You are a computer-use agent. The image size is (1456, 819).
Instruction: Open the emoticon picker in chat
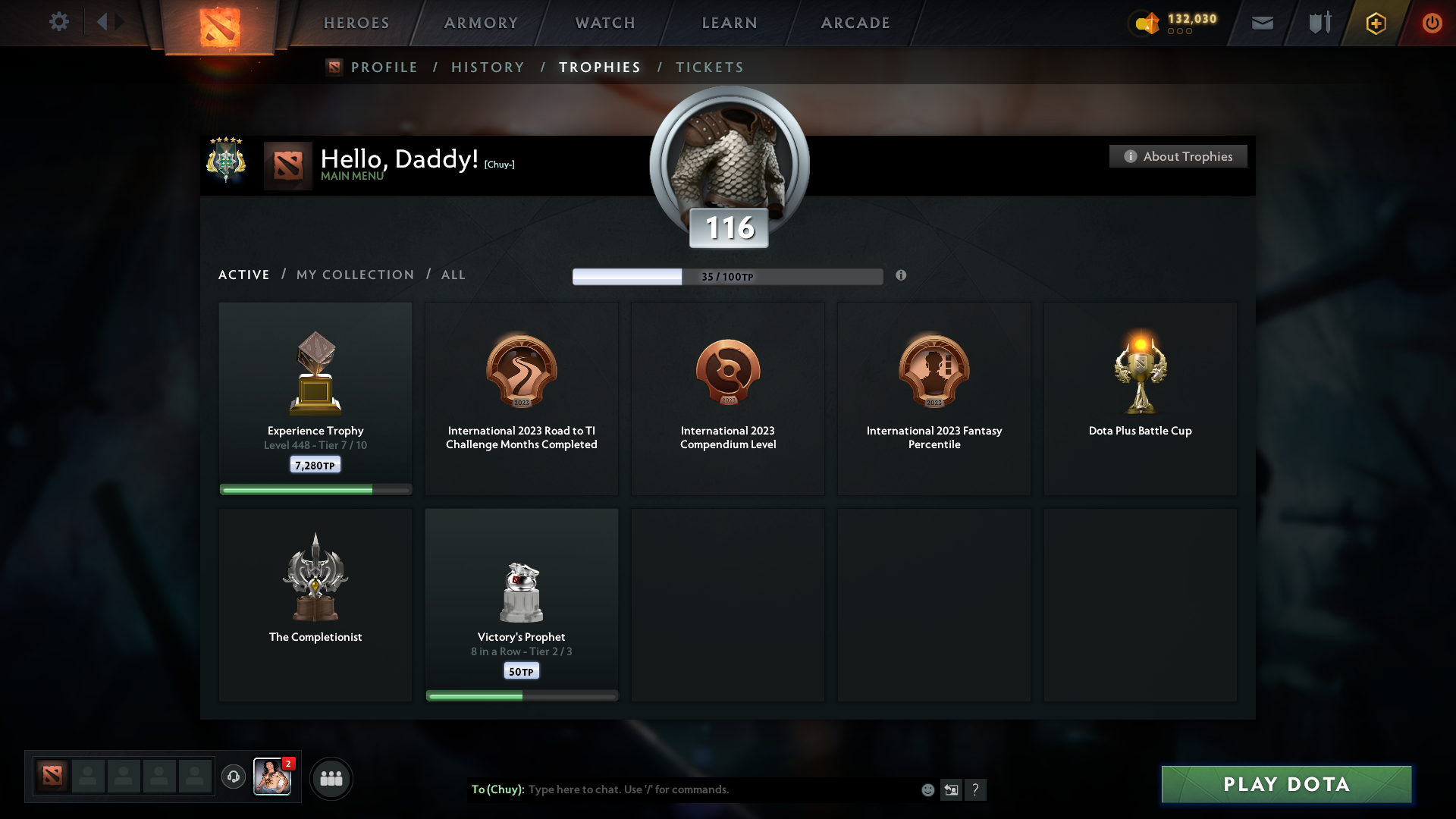tap(927, 789)
